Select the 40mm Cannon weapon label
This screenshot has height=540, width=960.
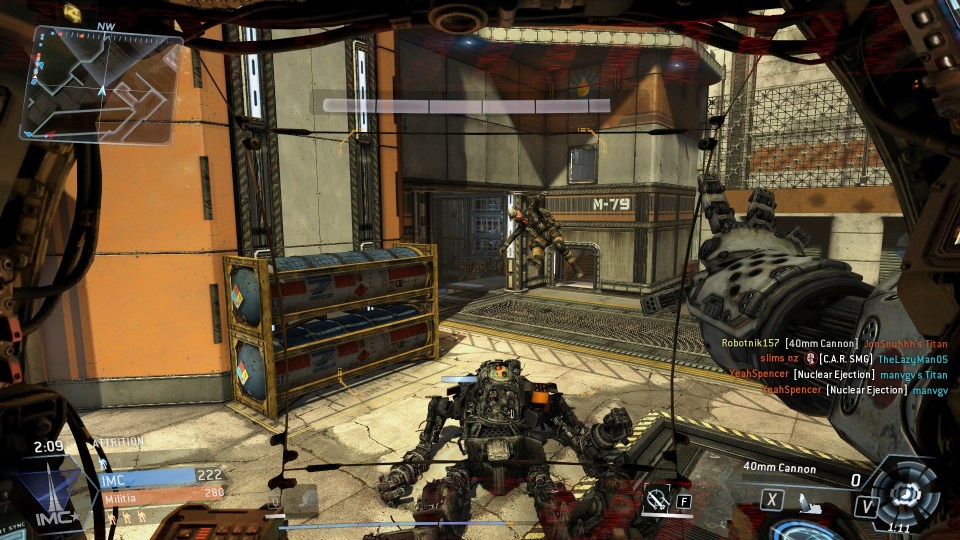779,468
